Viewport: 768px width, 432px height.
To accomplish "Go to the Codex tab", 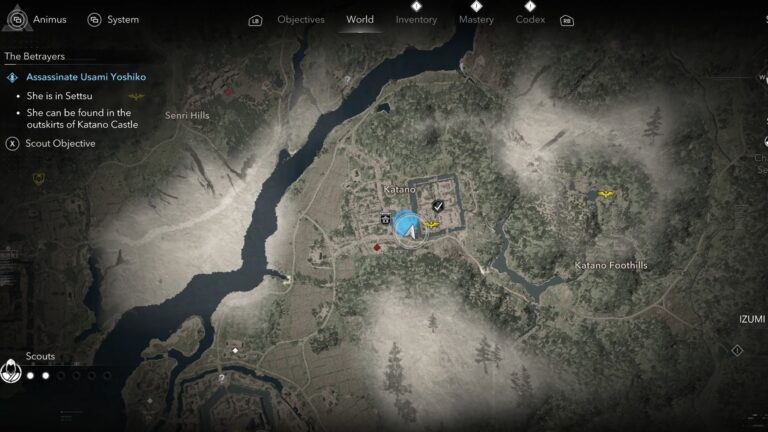I will click(x=530, y=19).
